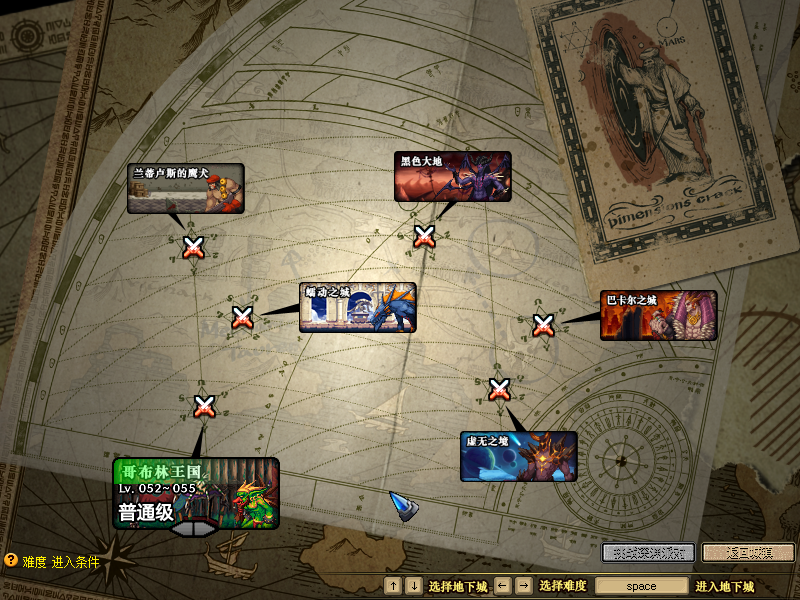800x600 pixels.
Task: Click crossed-swords map node beside 蠕动之城
Action: tap(242, 318)
